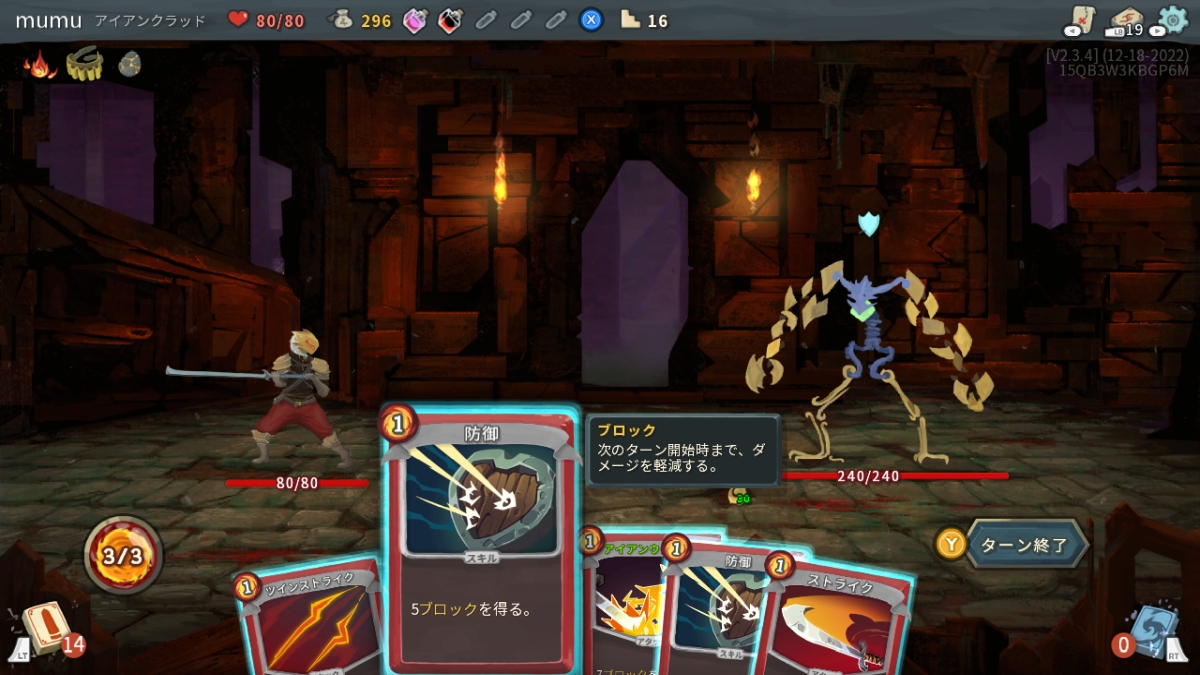Play the enlarged Defend (防御) card
Image resolution: width=1200 pixels, height=675 pixels.
(480, 540)
